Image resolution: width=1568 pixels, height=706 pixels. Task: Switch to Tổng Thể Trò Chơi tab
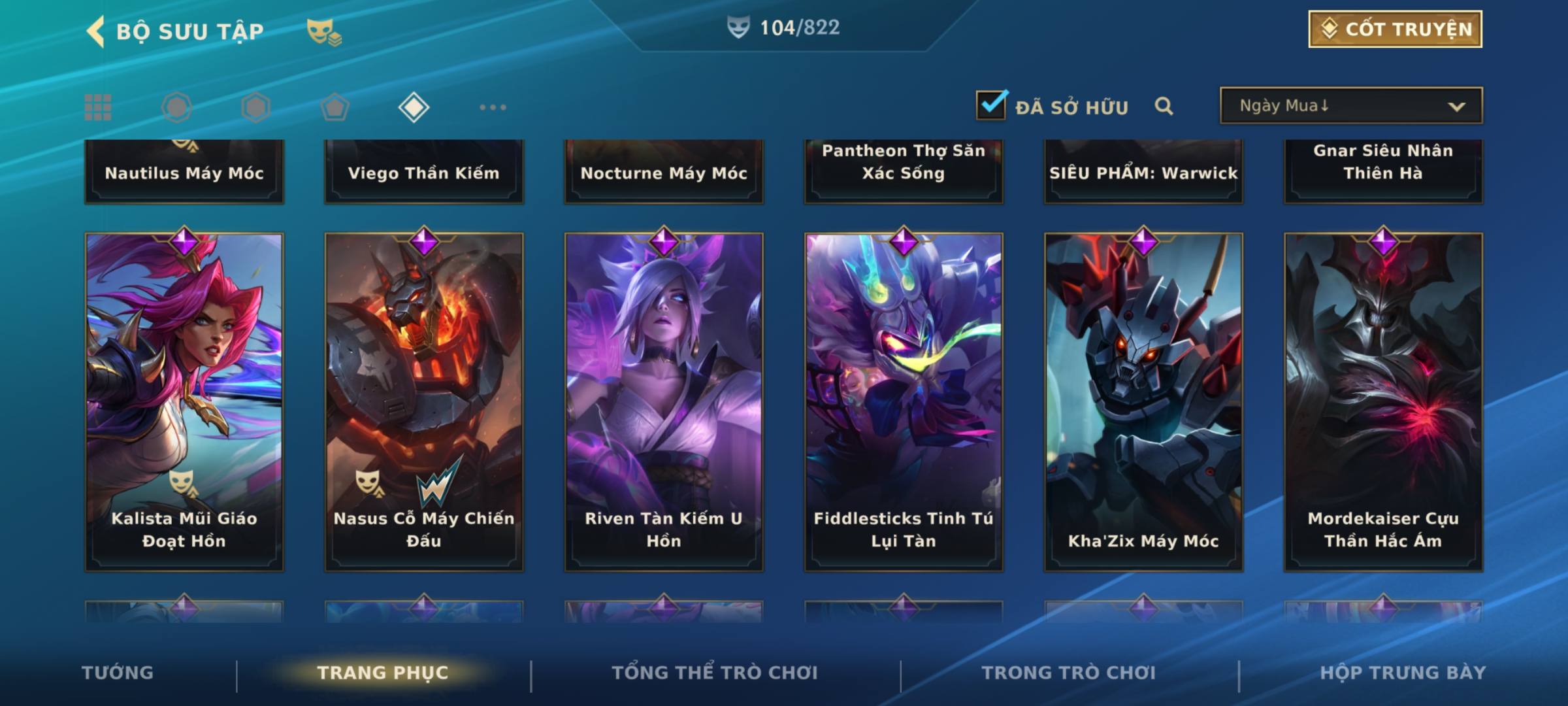(x=715, y=673)
